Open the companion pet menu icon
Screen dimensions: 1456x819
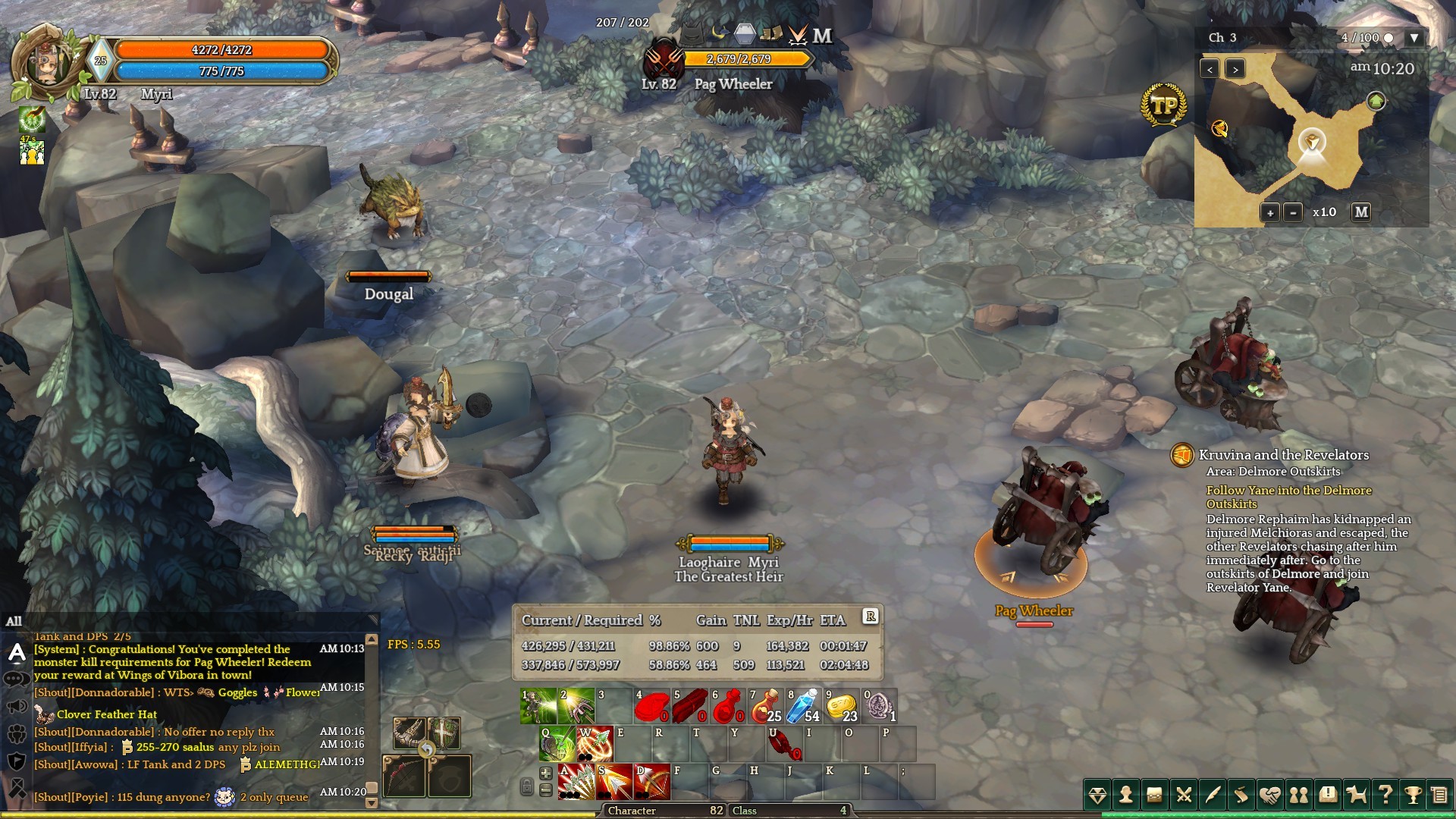click(x=1356, y=795)
